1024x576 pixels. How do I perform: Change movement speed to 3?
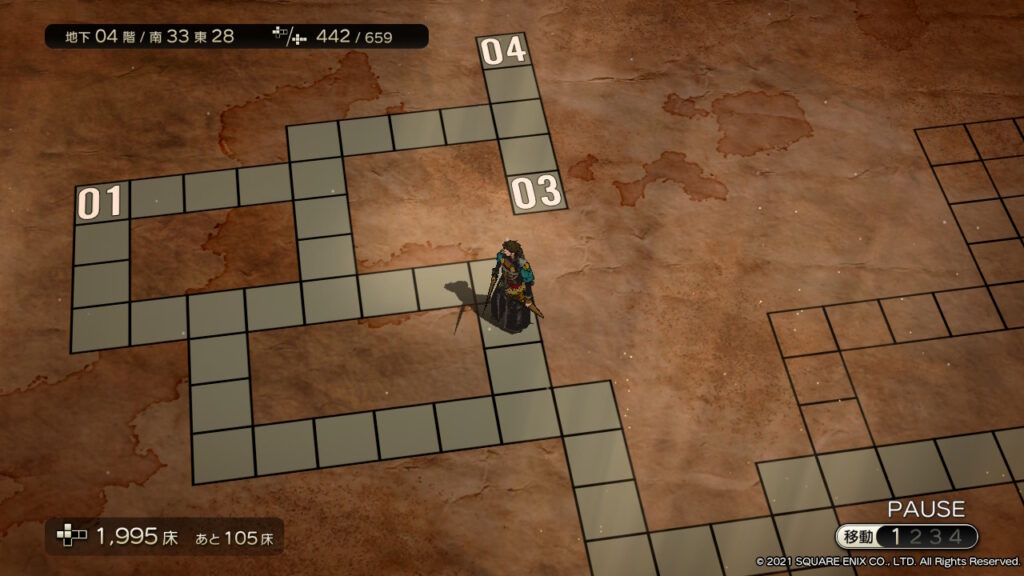click(x=935, y=537)
